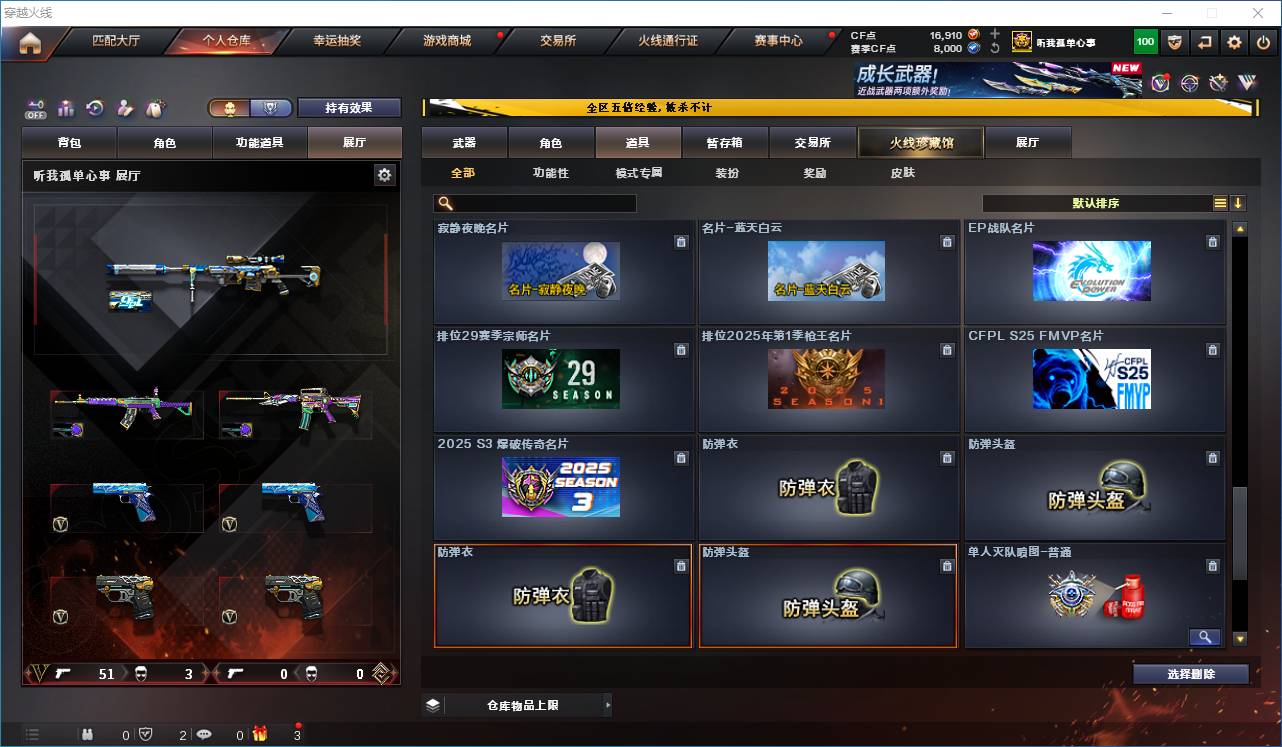
Task: Click the 选择删除 button
Action: [x=1190, y=673]
